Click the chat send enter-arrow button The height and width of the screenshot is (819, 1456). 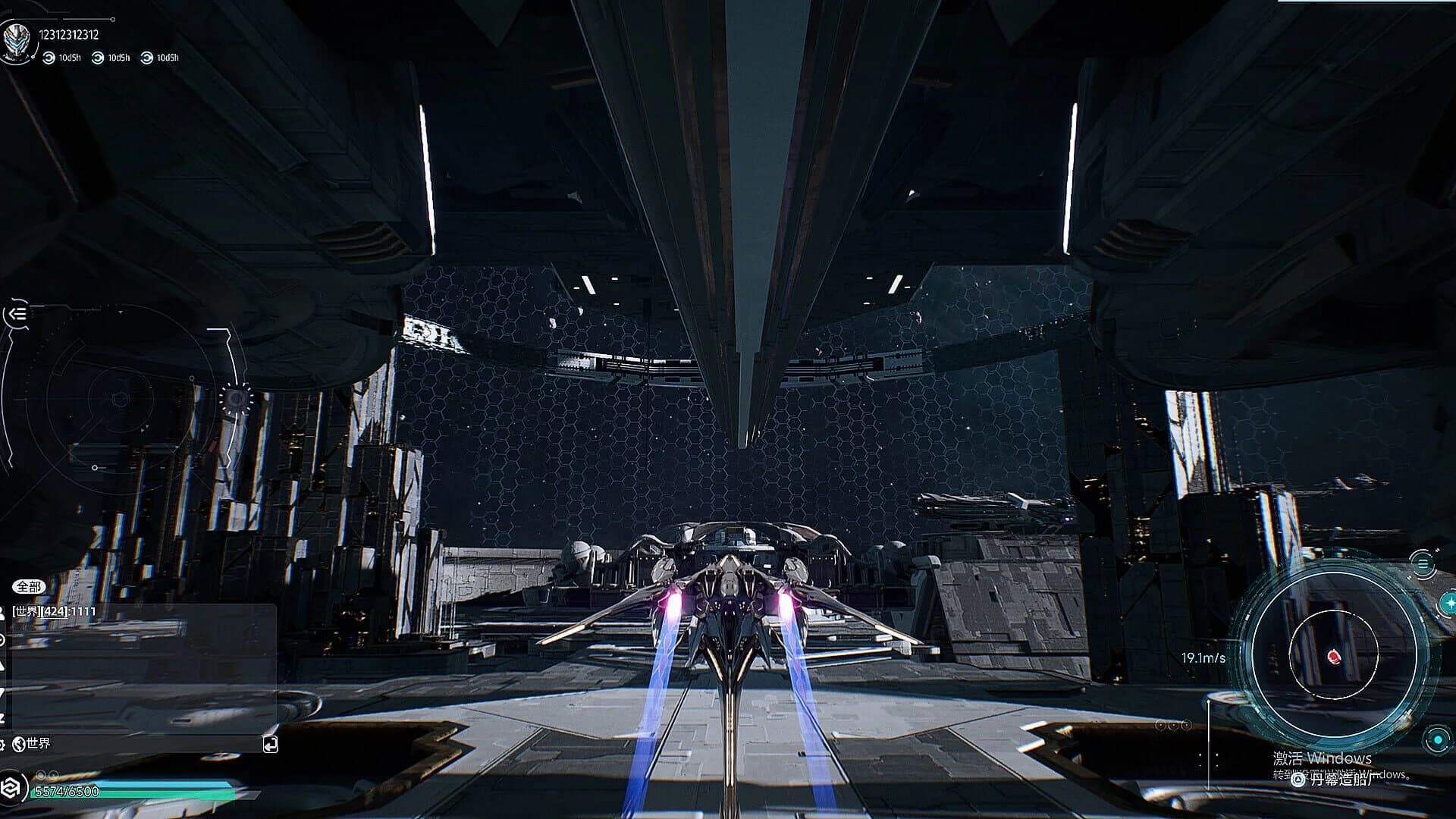pyautogui.click(x=270, y=745)
